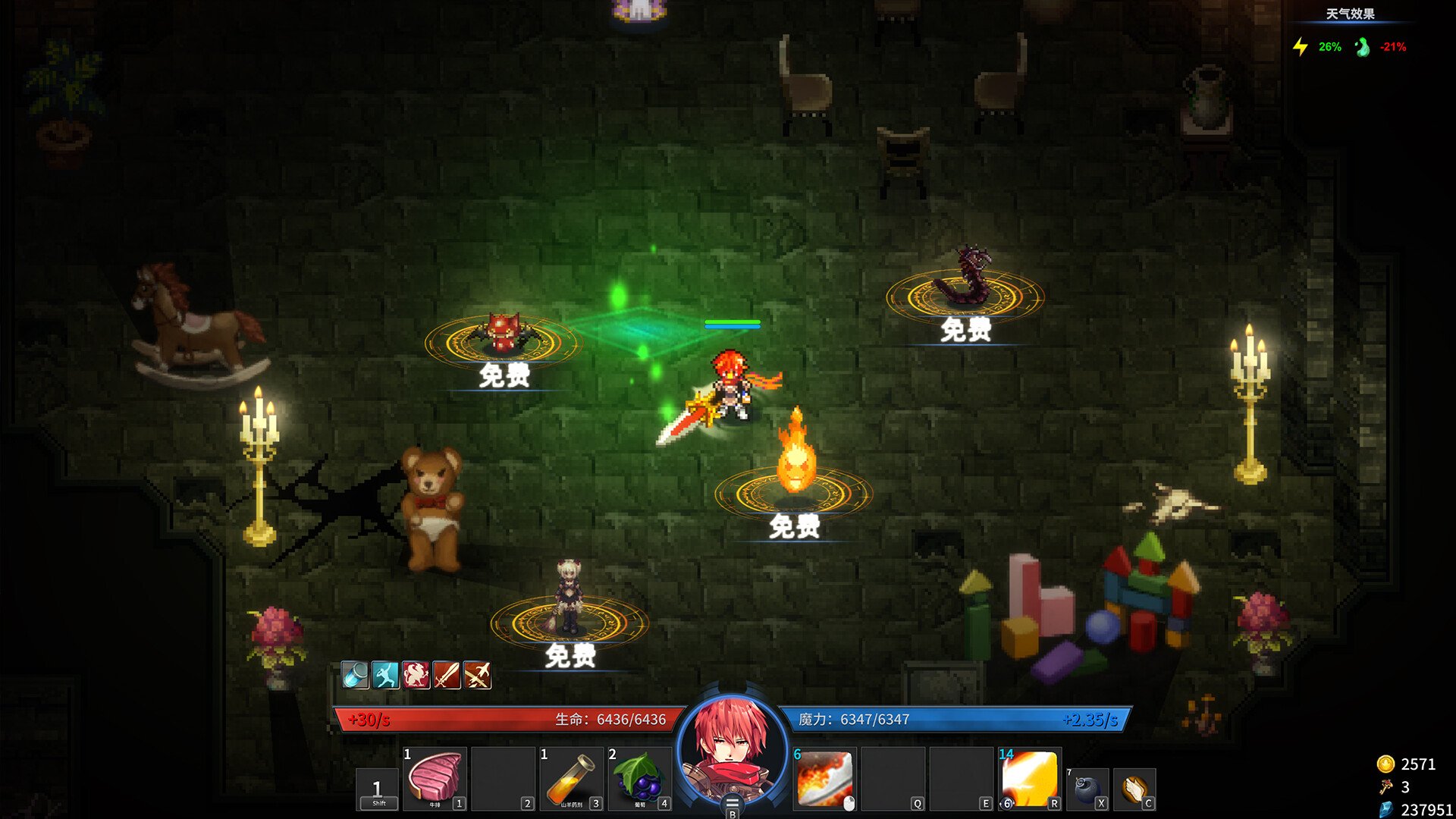Screen dimensions: 1456x819
Task: Inspect the running figure buff icon
Action: 385,674
